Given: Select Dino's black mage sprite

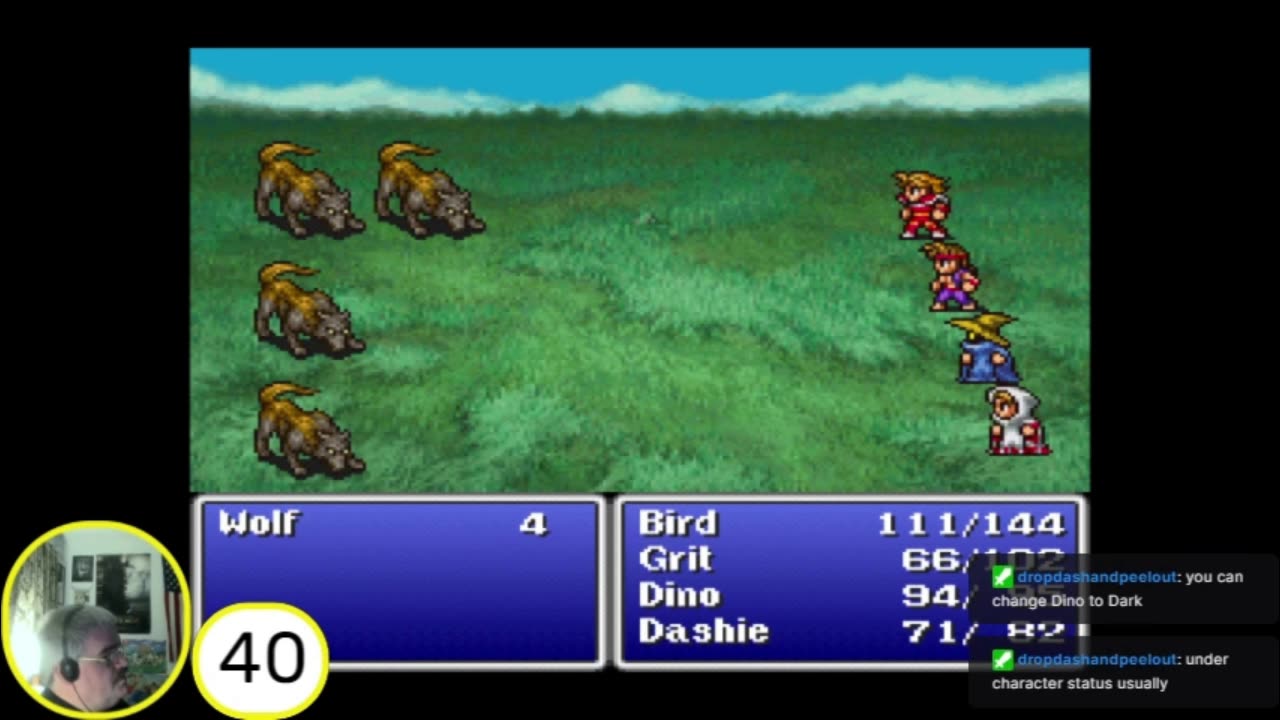Looking at the screenshot, I should click(x=982, y=351).
